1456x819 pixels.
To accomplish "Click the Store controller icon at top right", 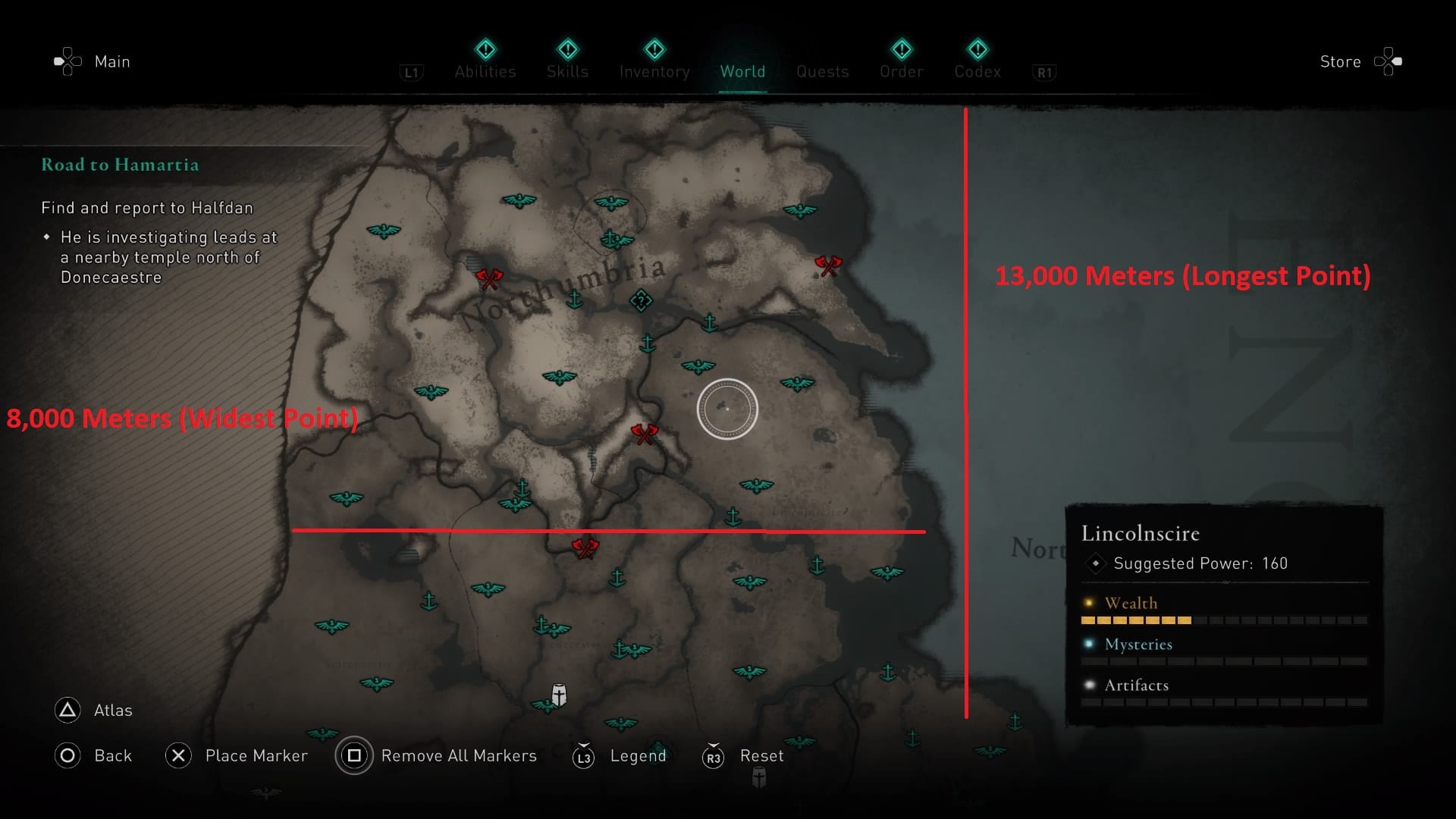I will click(1388, 61).
